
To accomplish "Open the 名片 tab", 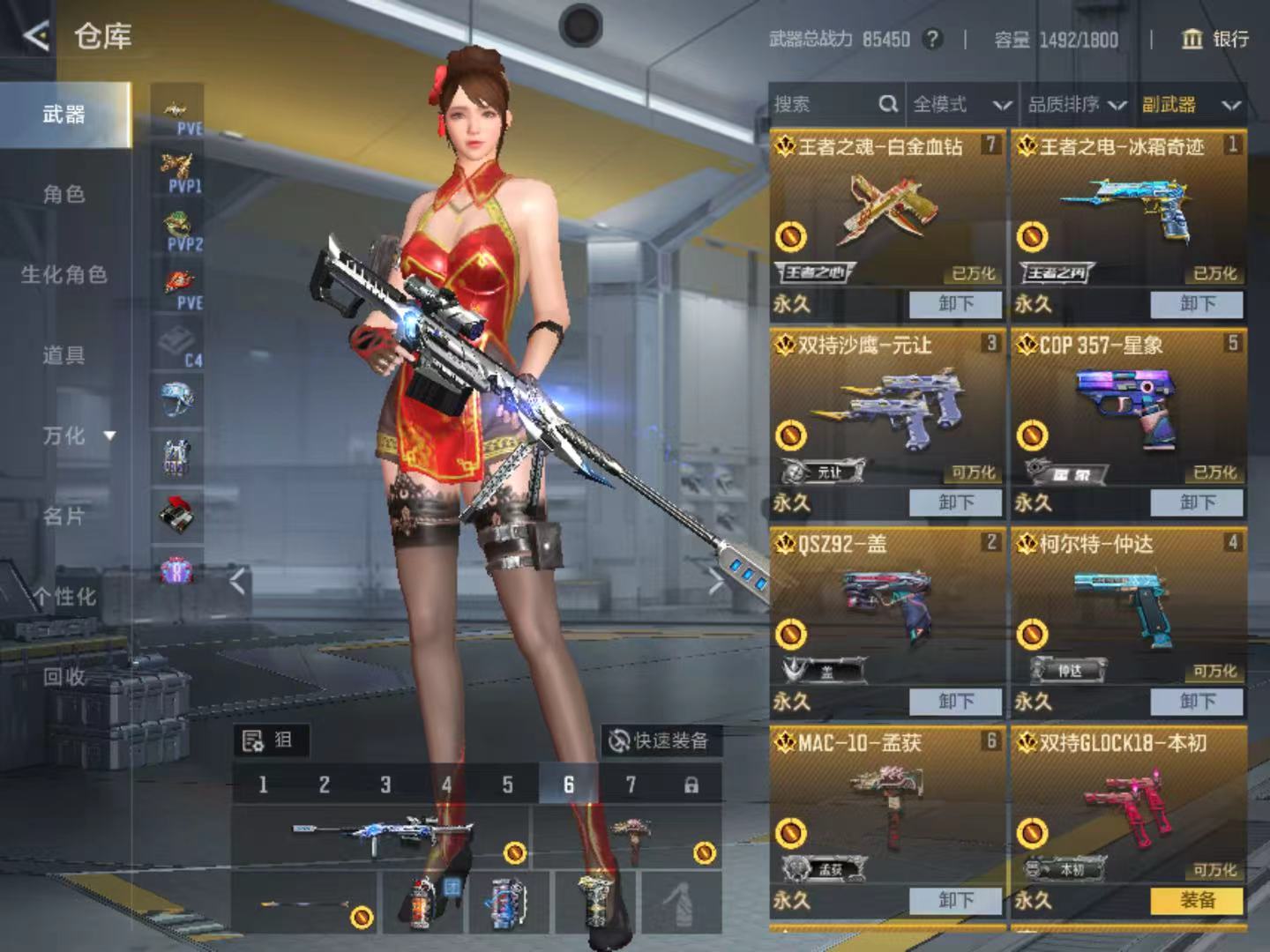I will coord(64,516).
